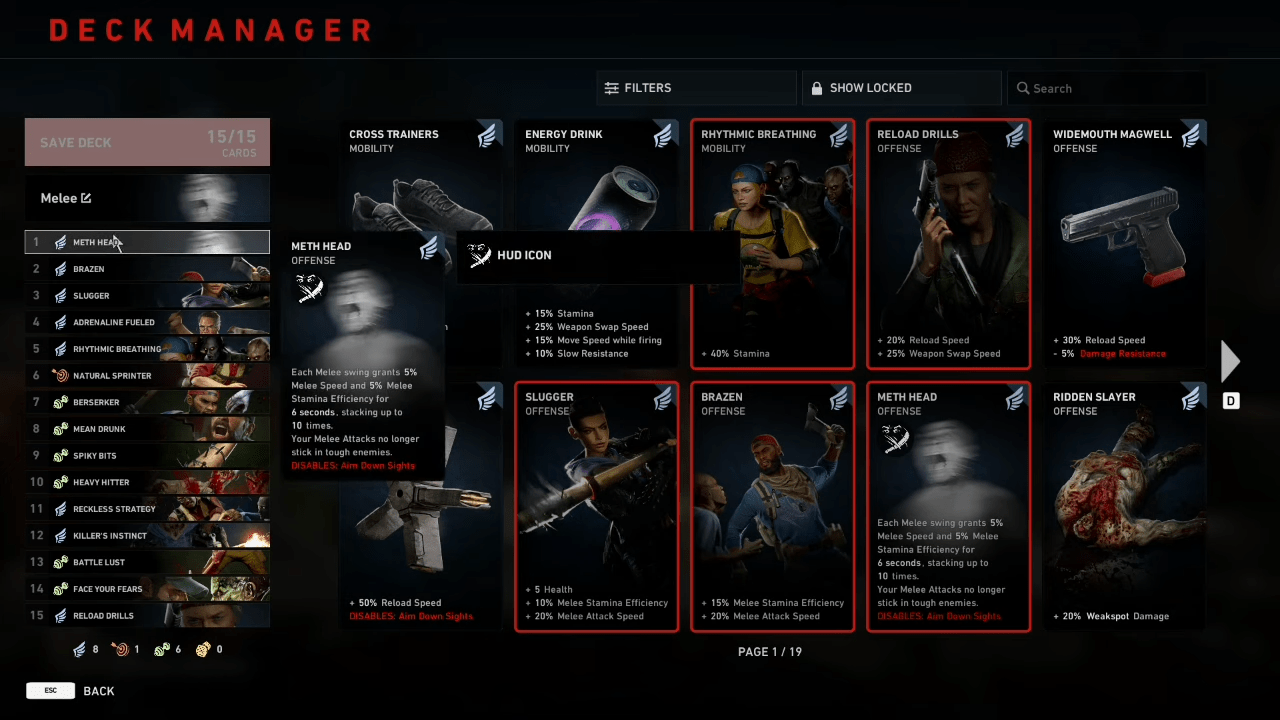The width and height of the screenshot is (1280, 720).
Task: Select Brazen in the deck list
Action: (147, 269)
